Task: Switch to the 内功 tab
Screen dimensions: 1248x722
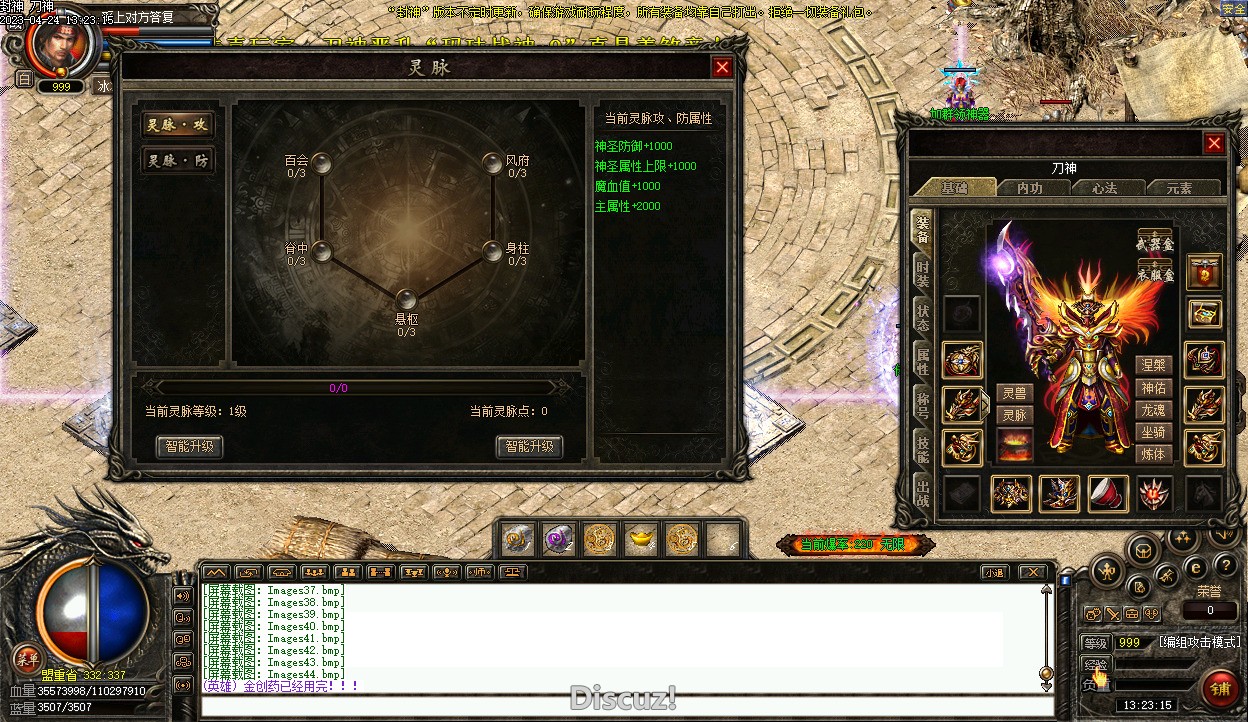Action: coord(1029,188)
